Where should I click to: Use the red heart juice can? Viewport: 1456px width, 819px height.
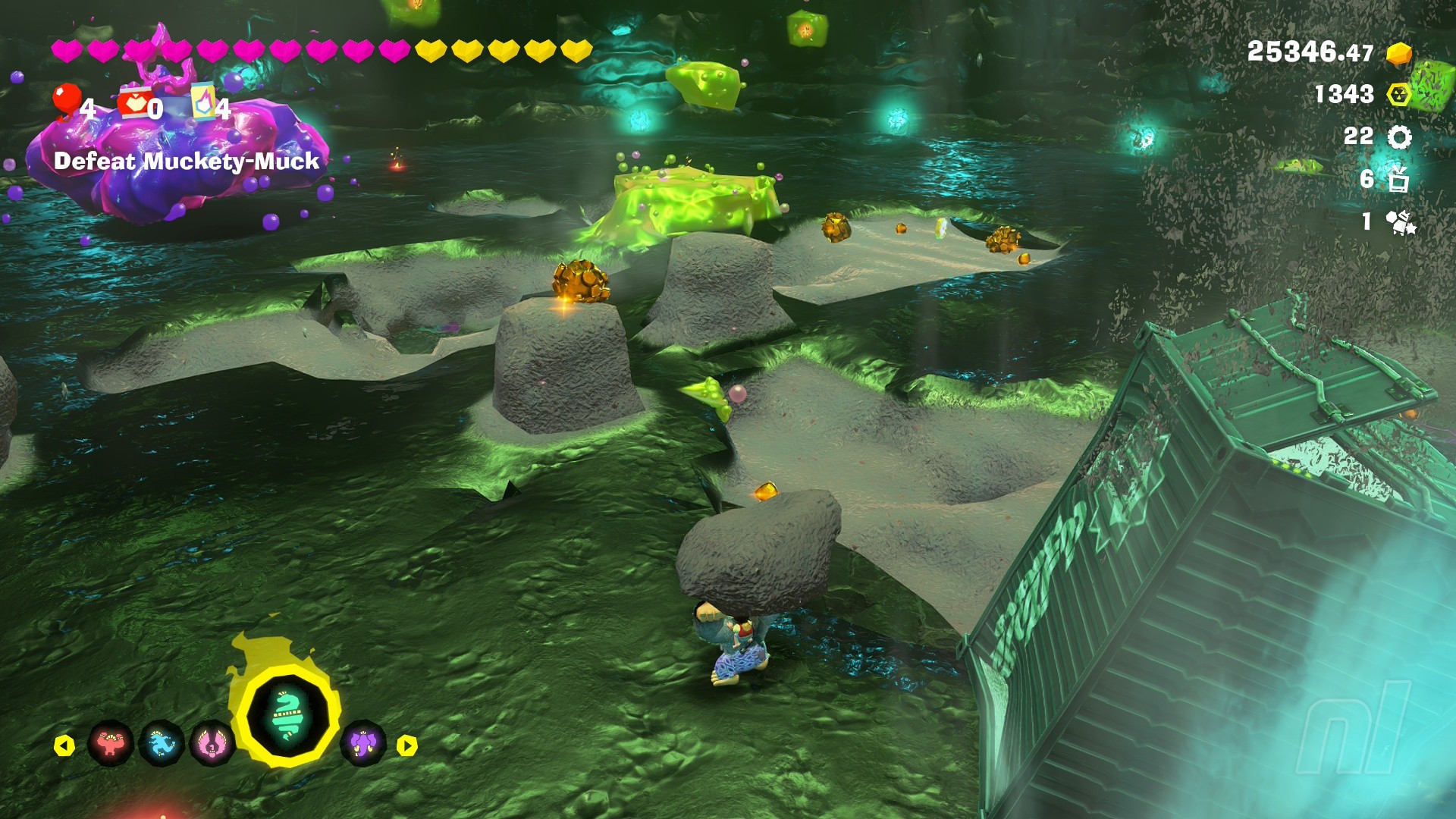coord(135,103)
